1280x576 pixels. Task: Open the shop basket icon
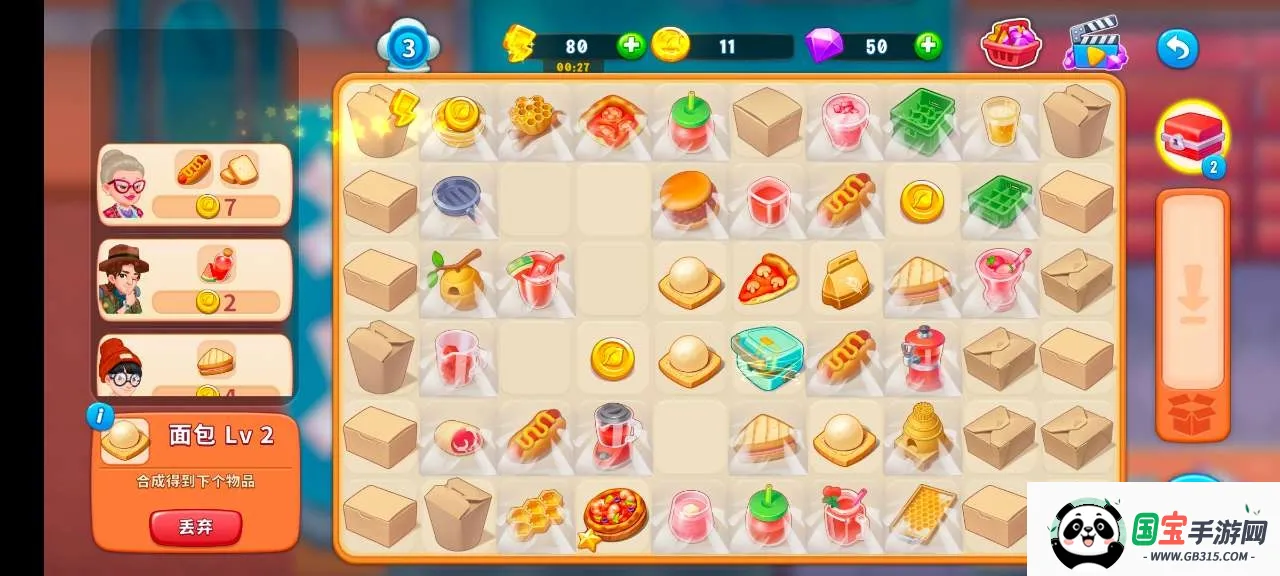point(1011,45)
